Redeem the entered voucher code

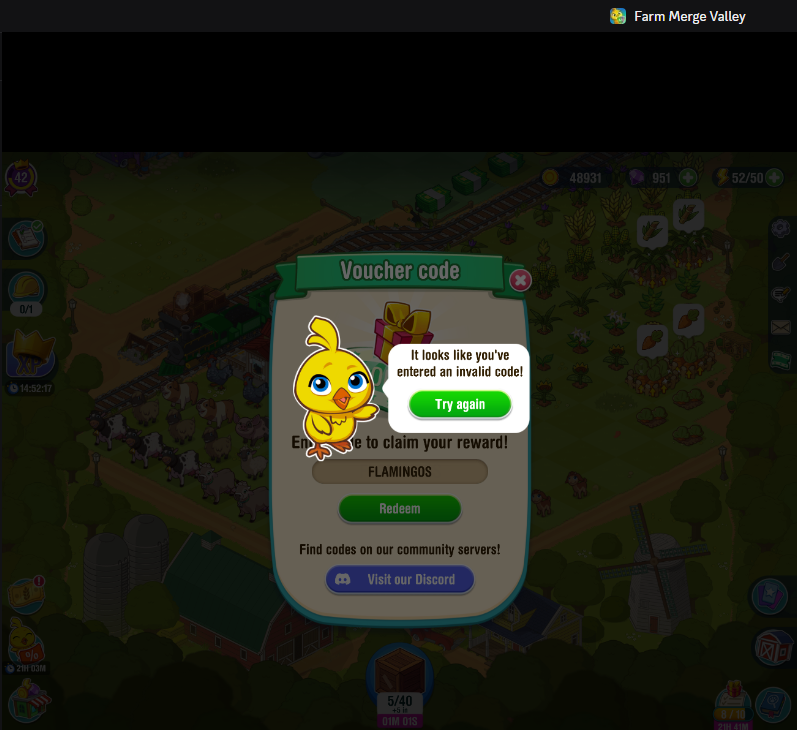(400, 509)
